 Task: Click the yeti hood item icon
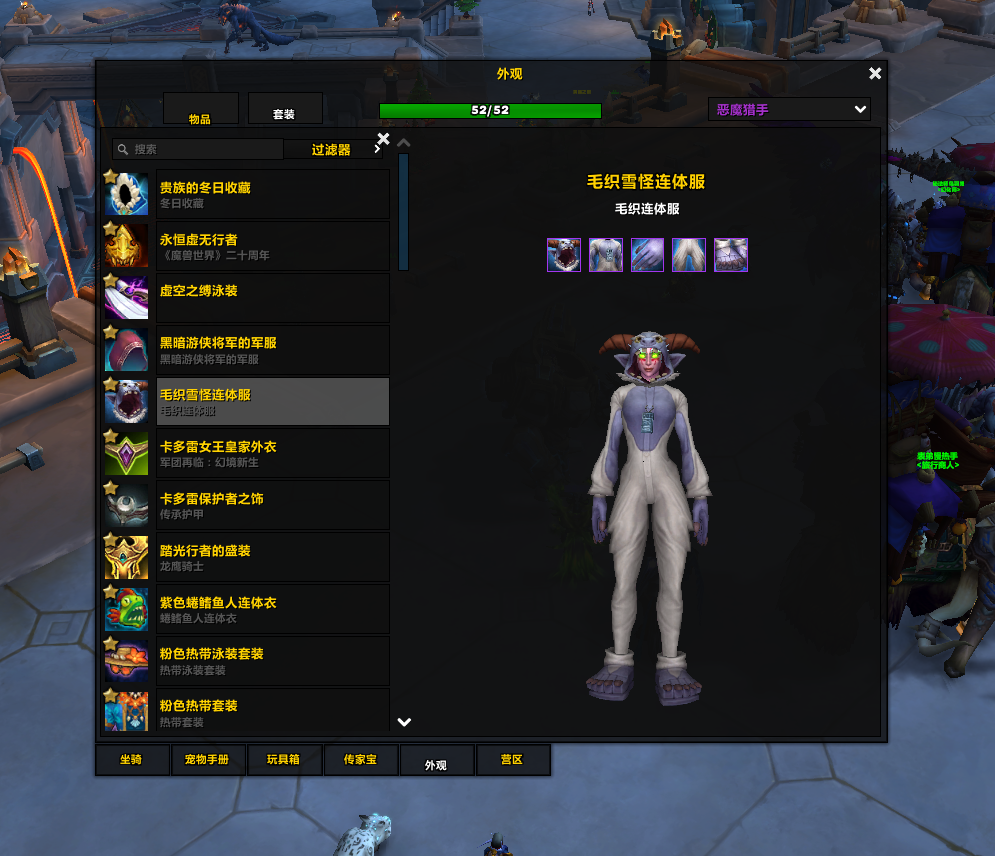[564, 255]
